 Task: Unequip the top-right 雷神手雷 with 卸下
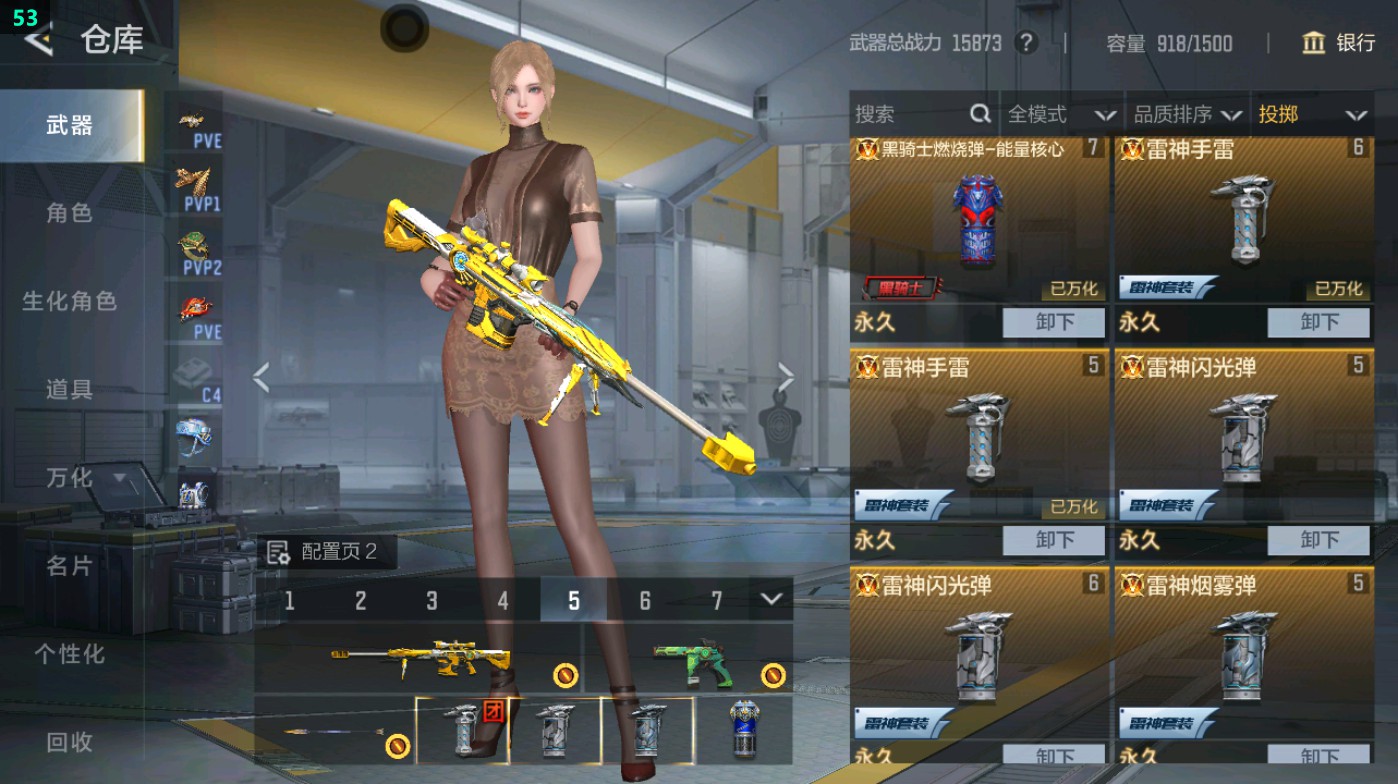coord(1318,323)
